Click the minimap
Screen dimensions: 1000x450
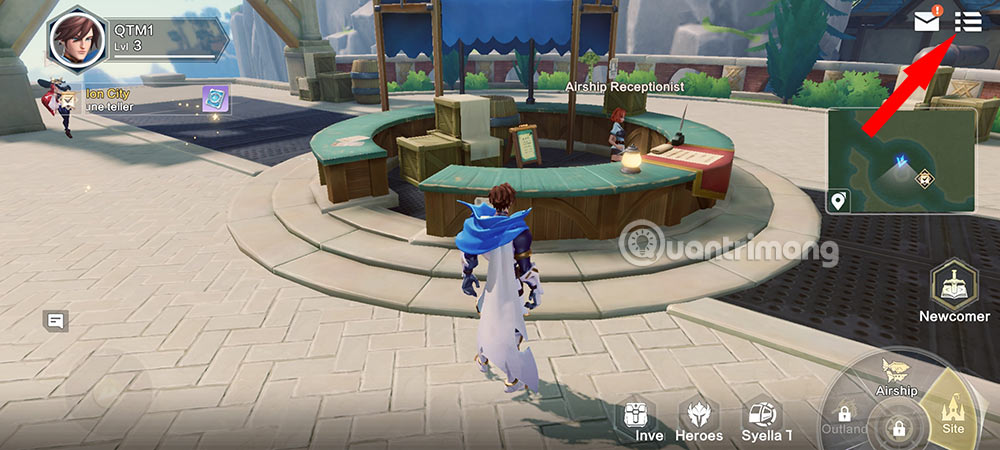[900, 160]
